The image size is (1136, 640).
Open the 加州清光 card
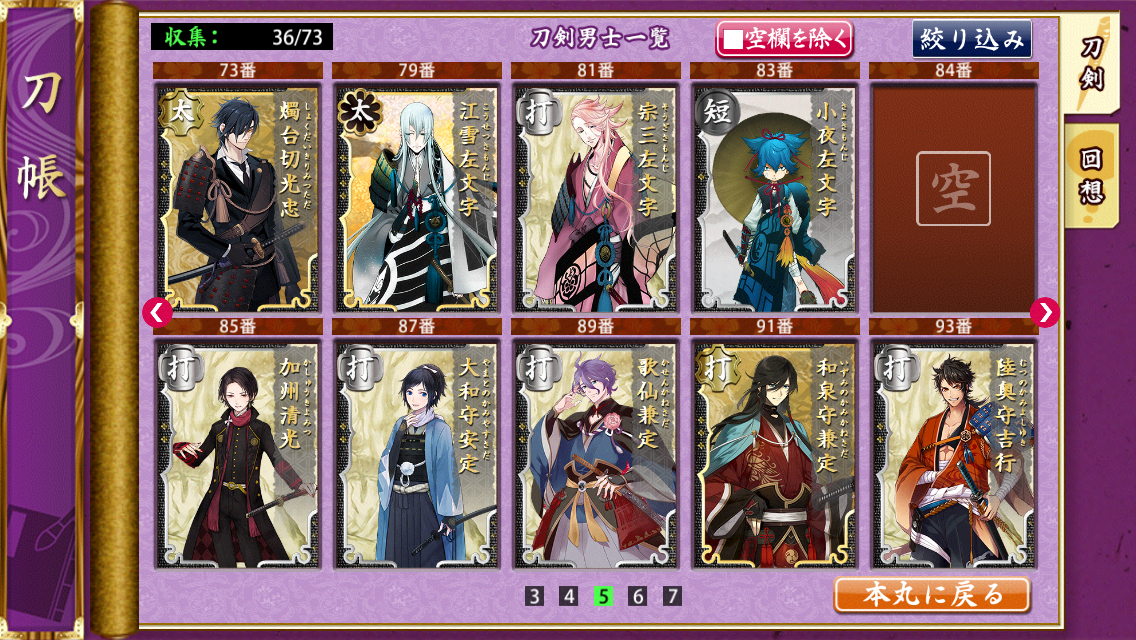pos(238,454)
